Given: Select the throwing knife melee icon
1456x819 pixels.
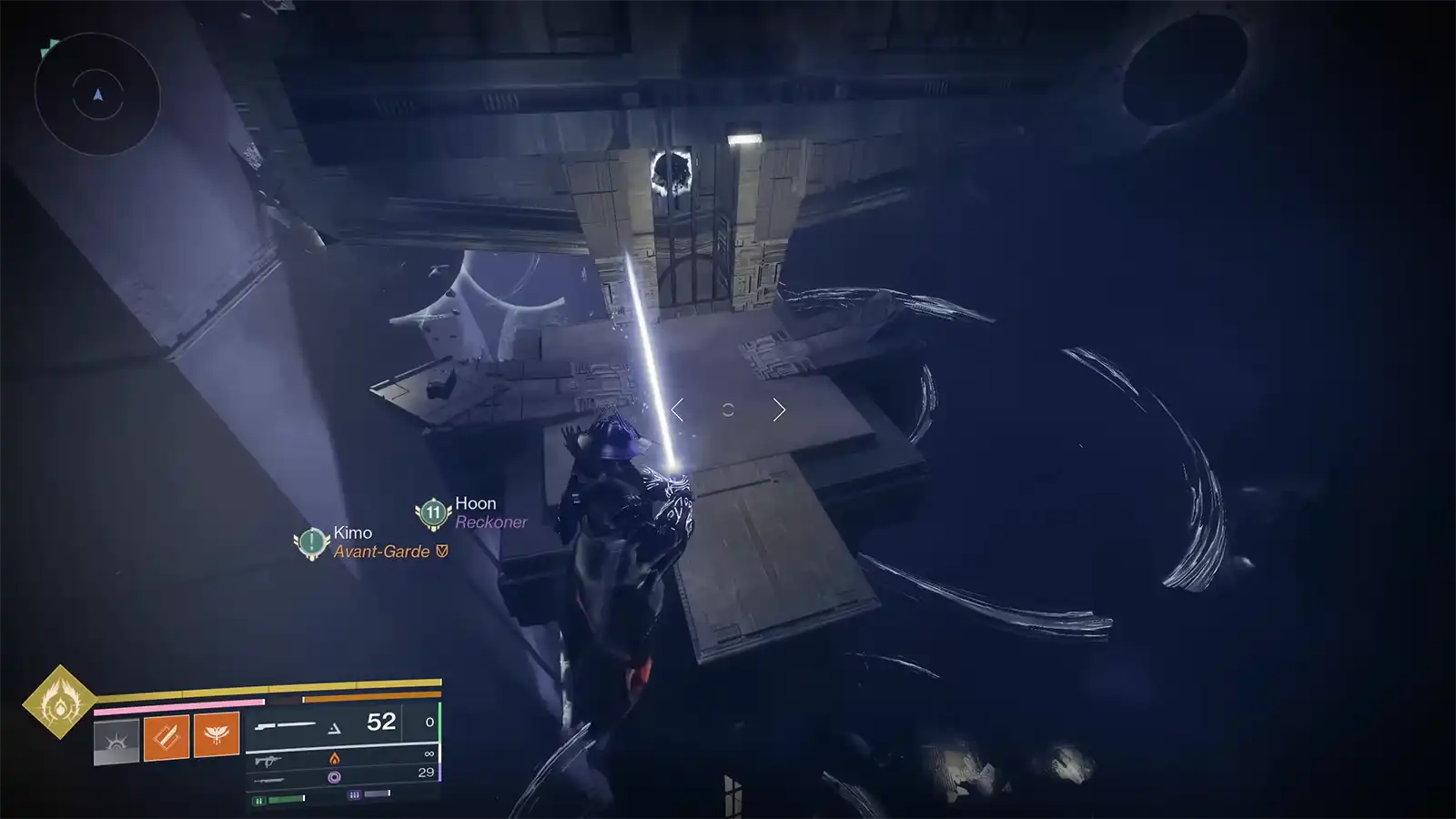Looking at the screenshot, I should (167, 738).
